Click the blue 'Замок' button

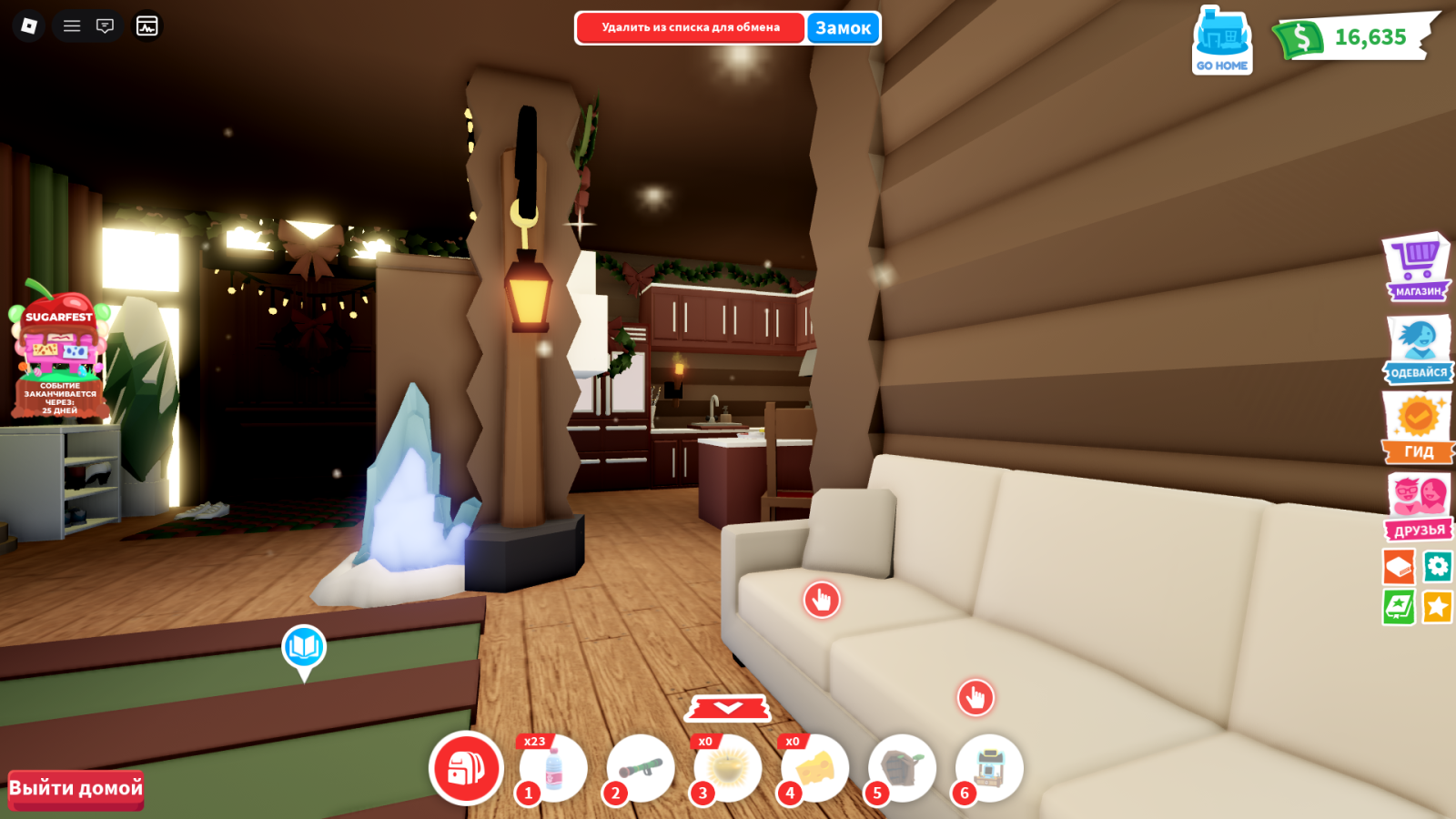(x=843, y=27)
